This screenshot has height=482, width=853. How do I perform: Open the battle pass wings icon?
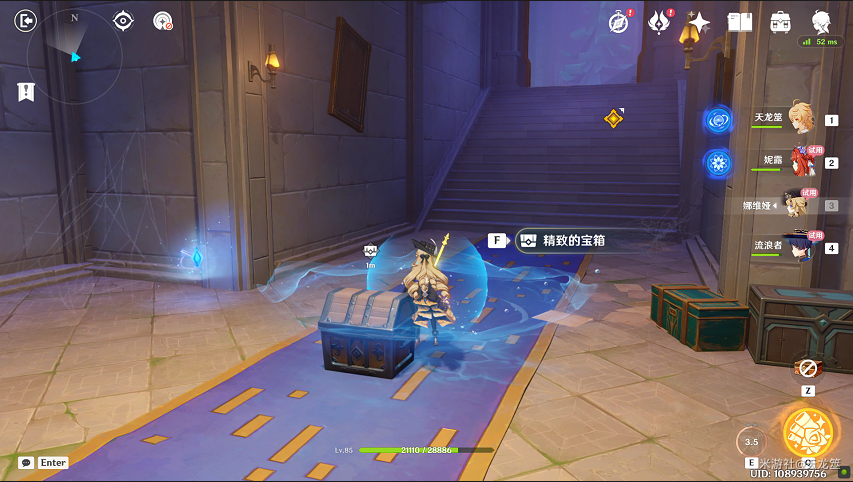659,22
